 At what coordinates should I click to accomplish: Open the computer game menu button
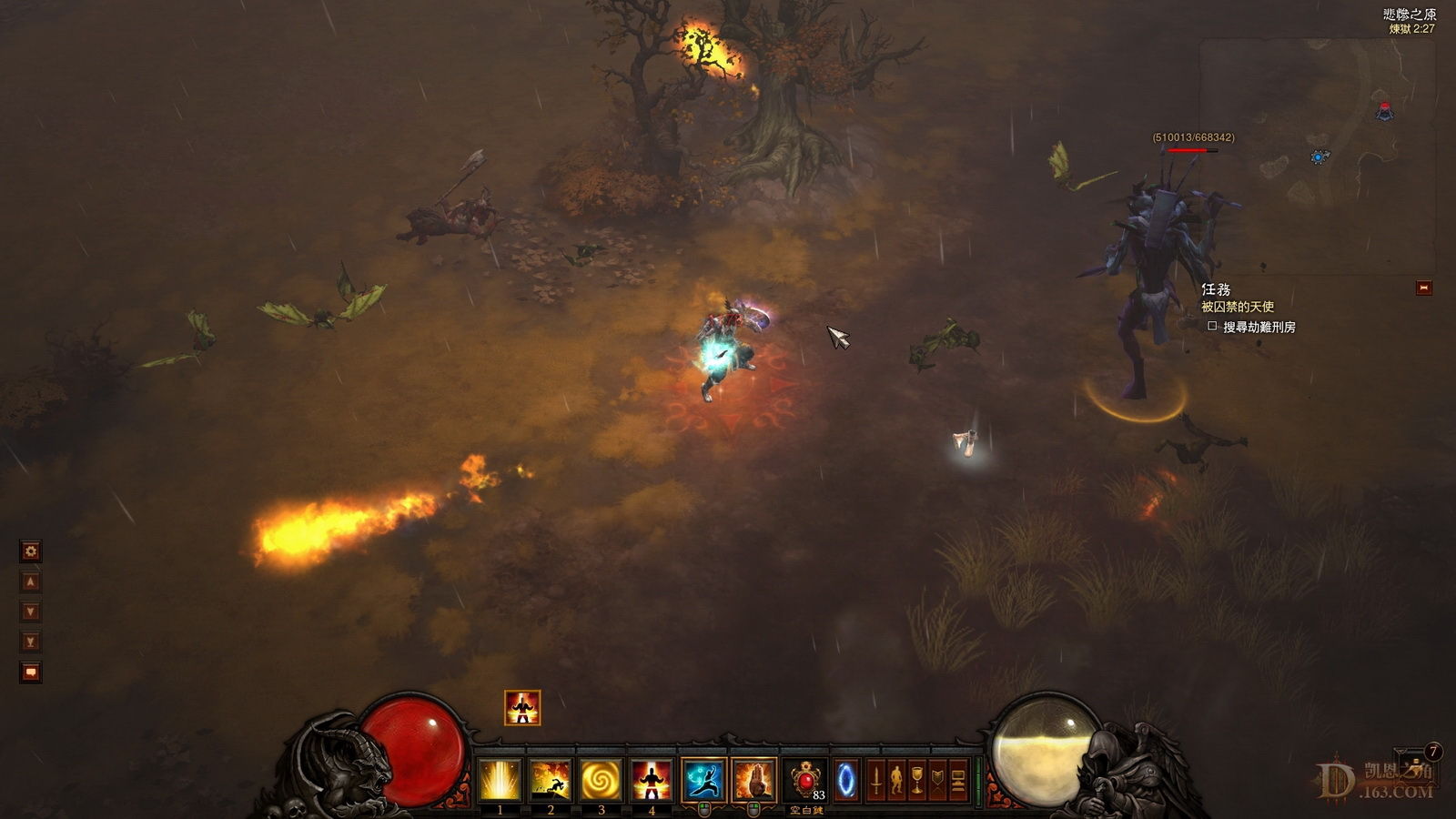957,780
